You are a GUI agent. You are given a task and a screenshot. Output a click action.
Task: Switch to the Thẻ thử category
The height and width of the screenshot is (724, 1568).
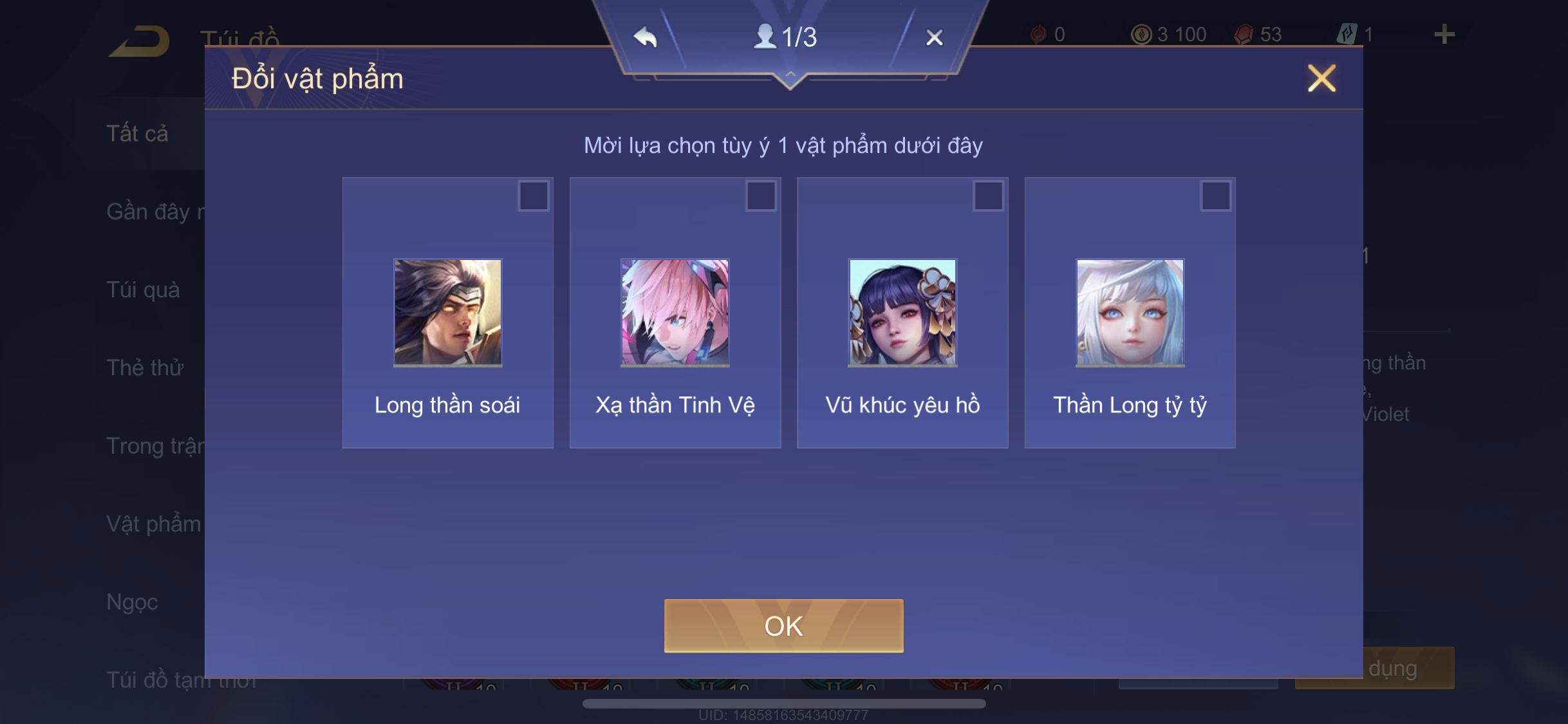click(x=145, y=367)
